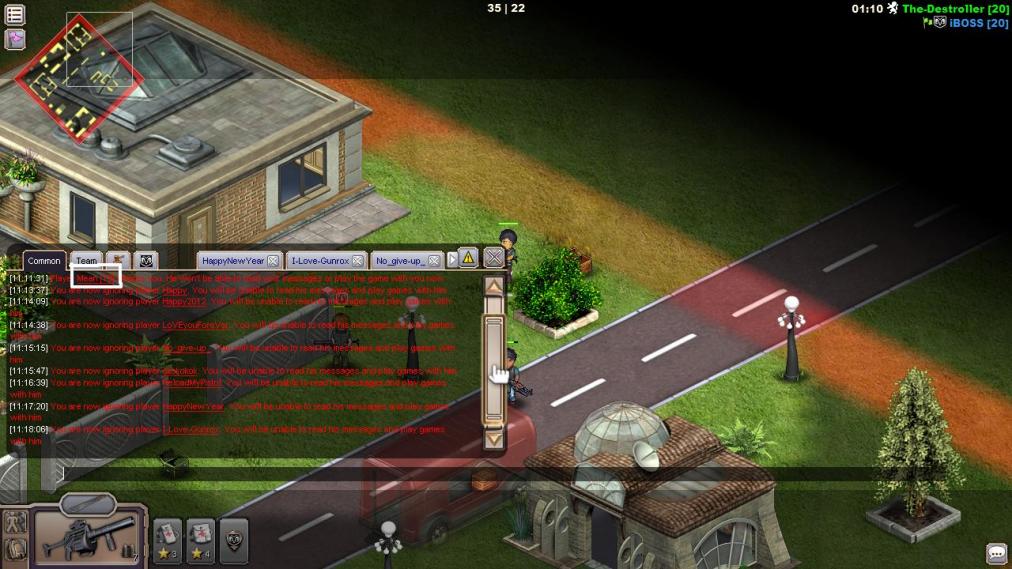Click the chat scrollbar down arrow

pyautogui.click(x=493, y=438)
